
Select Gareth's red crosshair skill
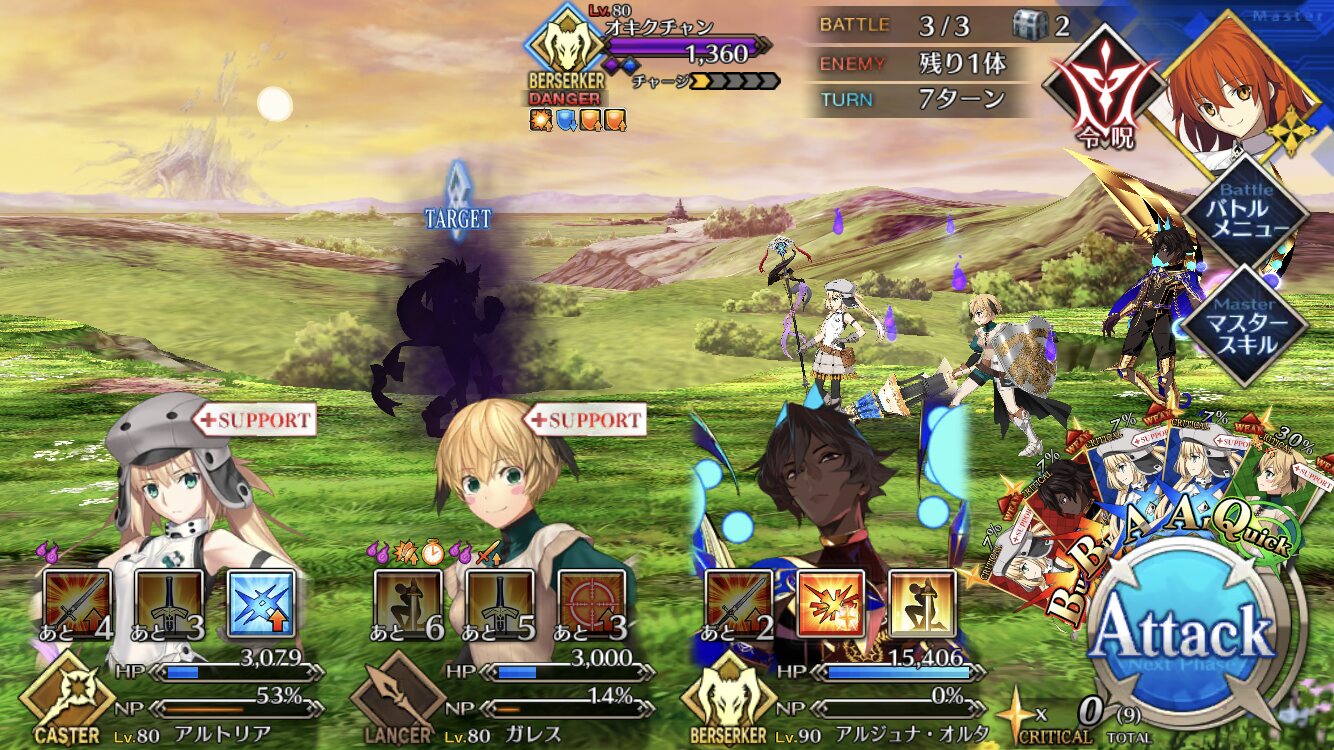[591, 603]
